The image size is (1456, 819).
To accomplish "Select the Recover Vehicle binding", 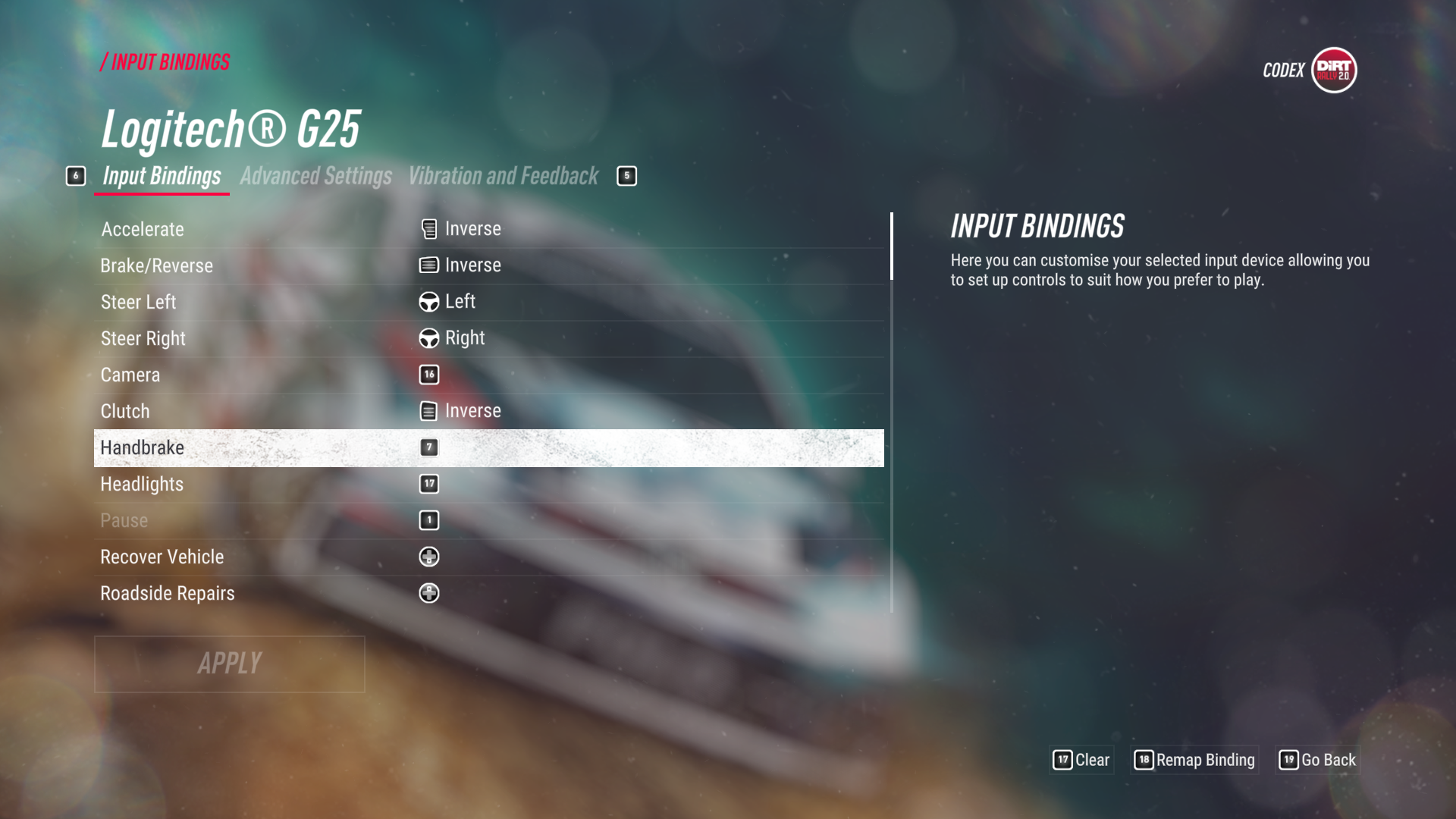I will [488, 557].
